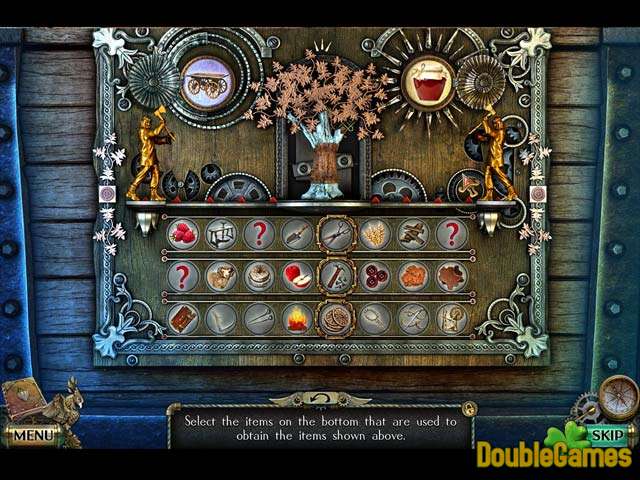Select the campfire tile

coord(297,318)
